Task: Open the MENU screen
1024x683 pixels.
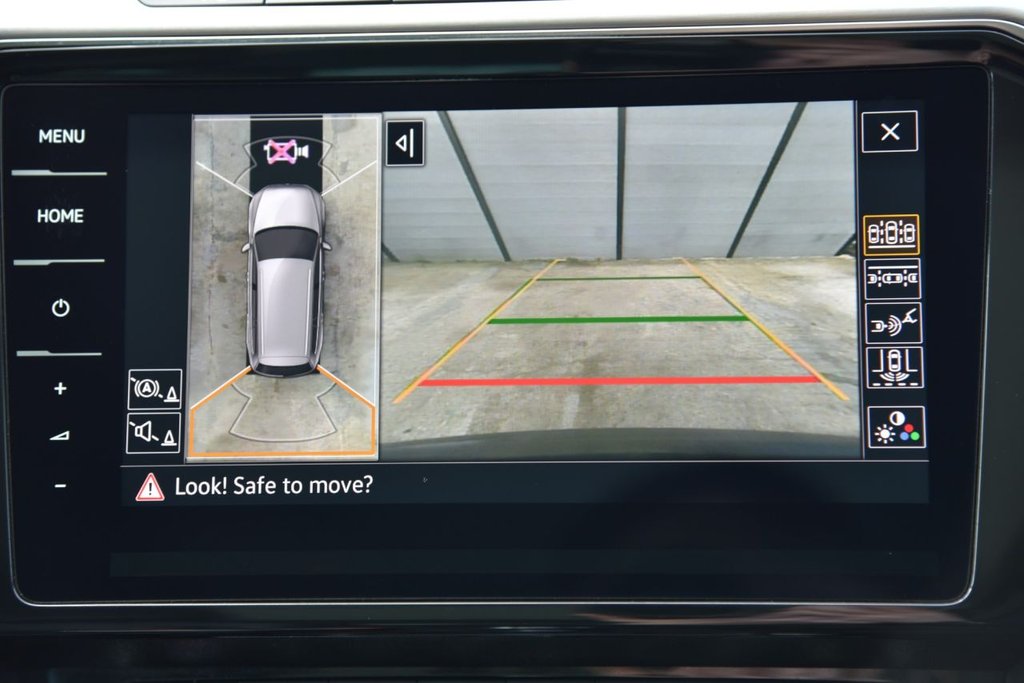Action: click(61, 136)
